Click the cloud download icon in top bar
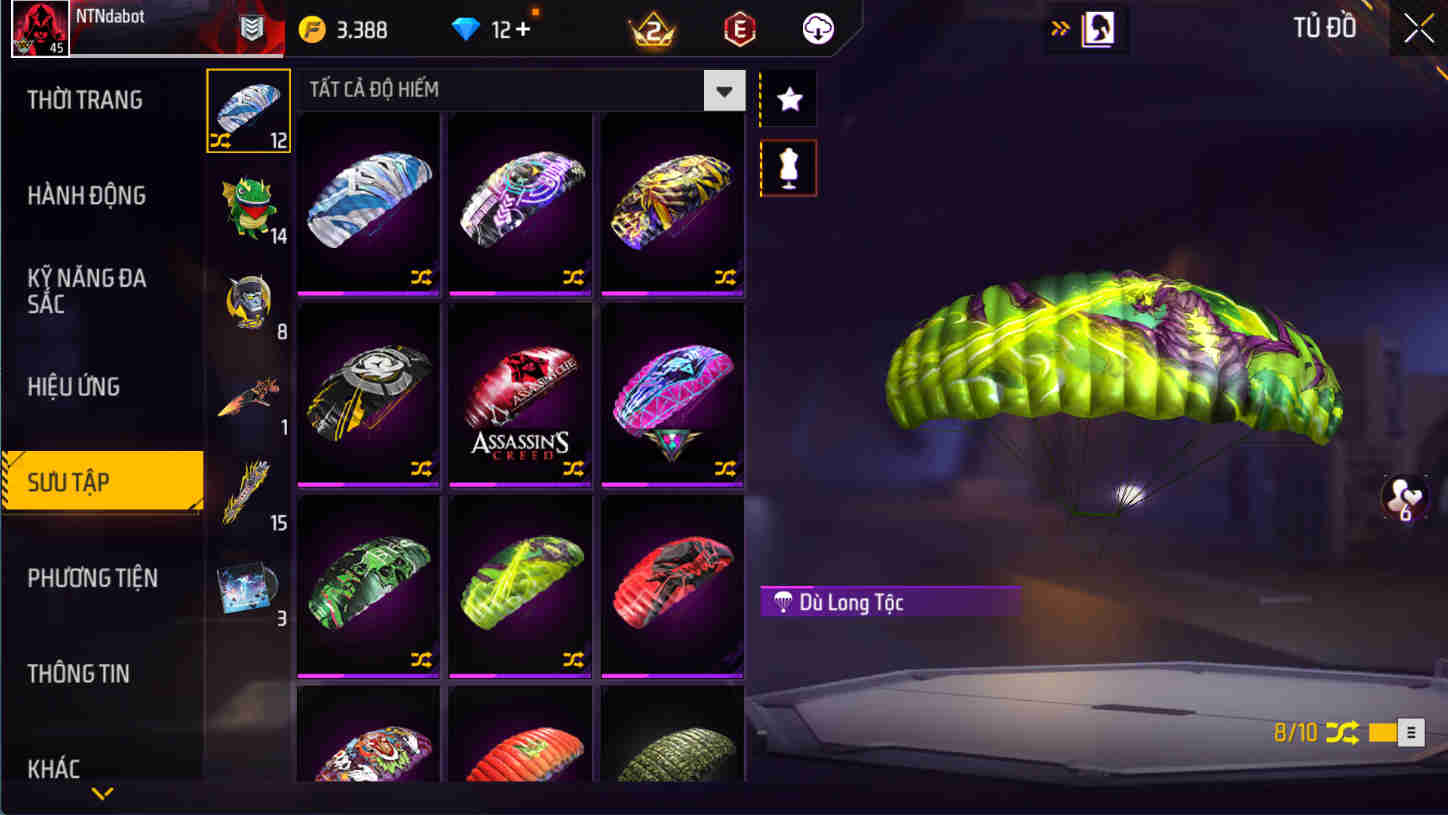The width and height of the screenshot is (1448, 815). pyautogui.click(x=818, y=29)
